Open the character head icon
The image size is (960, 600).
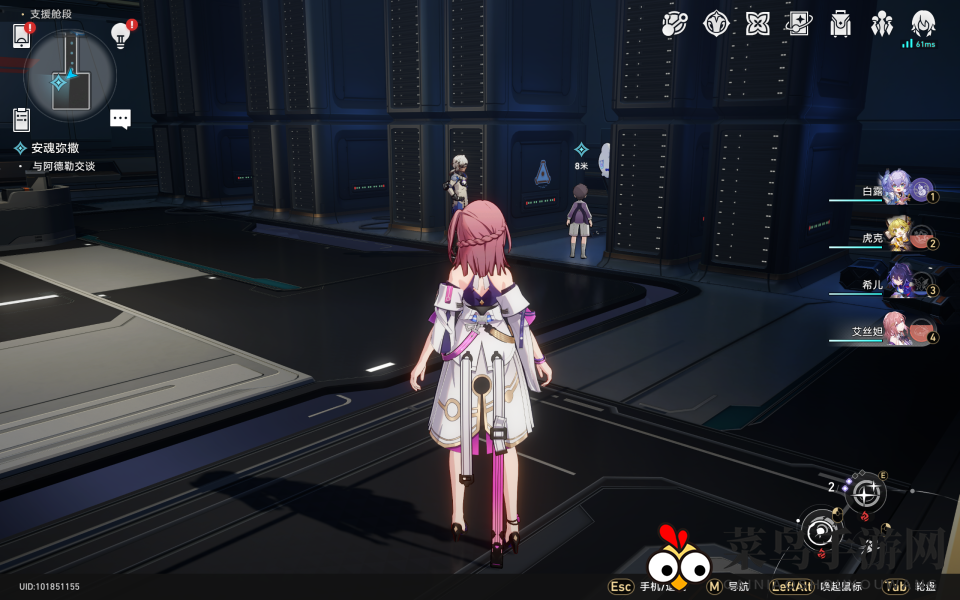(923, 24)
